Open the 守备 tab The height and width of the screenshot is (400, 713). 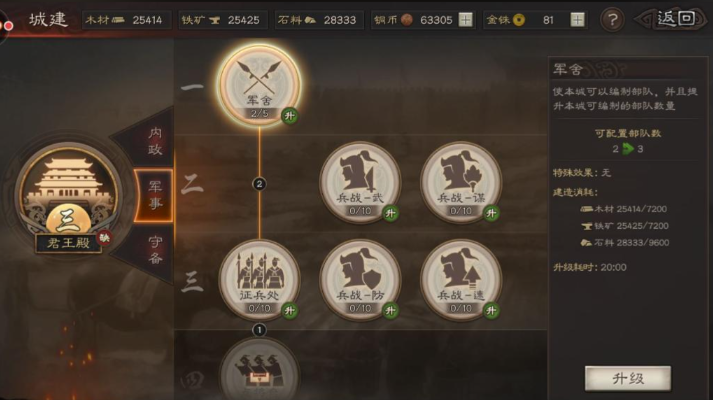(154, 248)
